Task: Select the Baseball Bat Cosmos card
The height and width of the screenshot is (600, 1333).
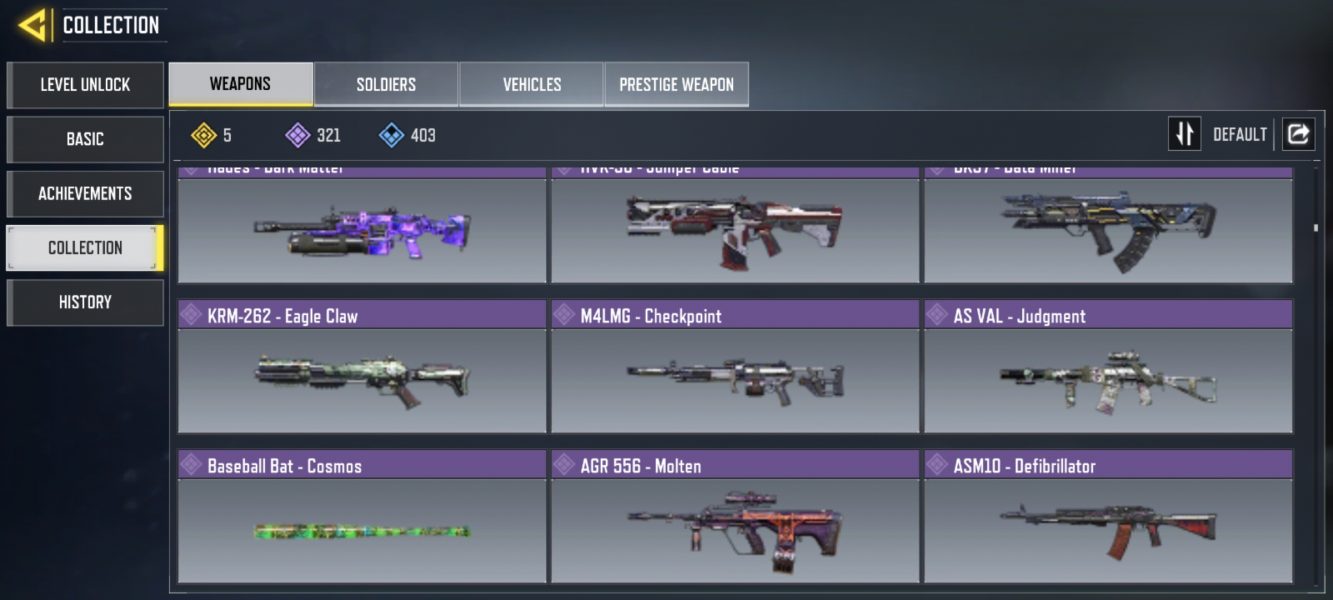Action: click(x=362, y=517)
